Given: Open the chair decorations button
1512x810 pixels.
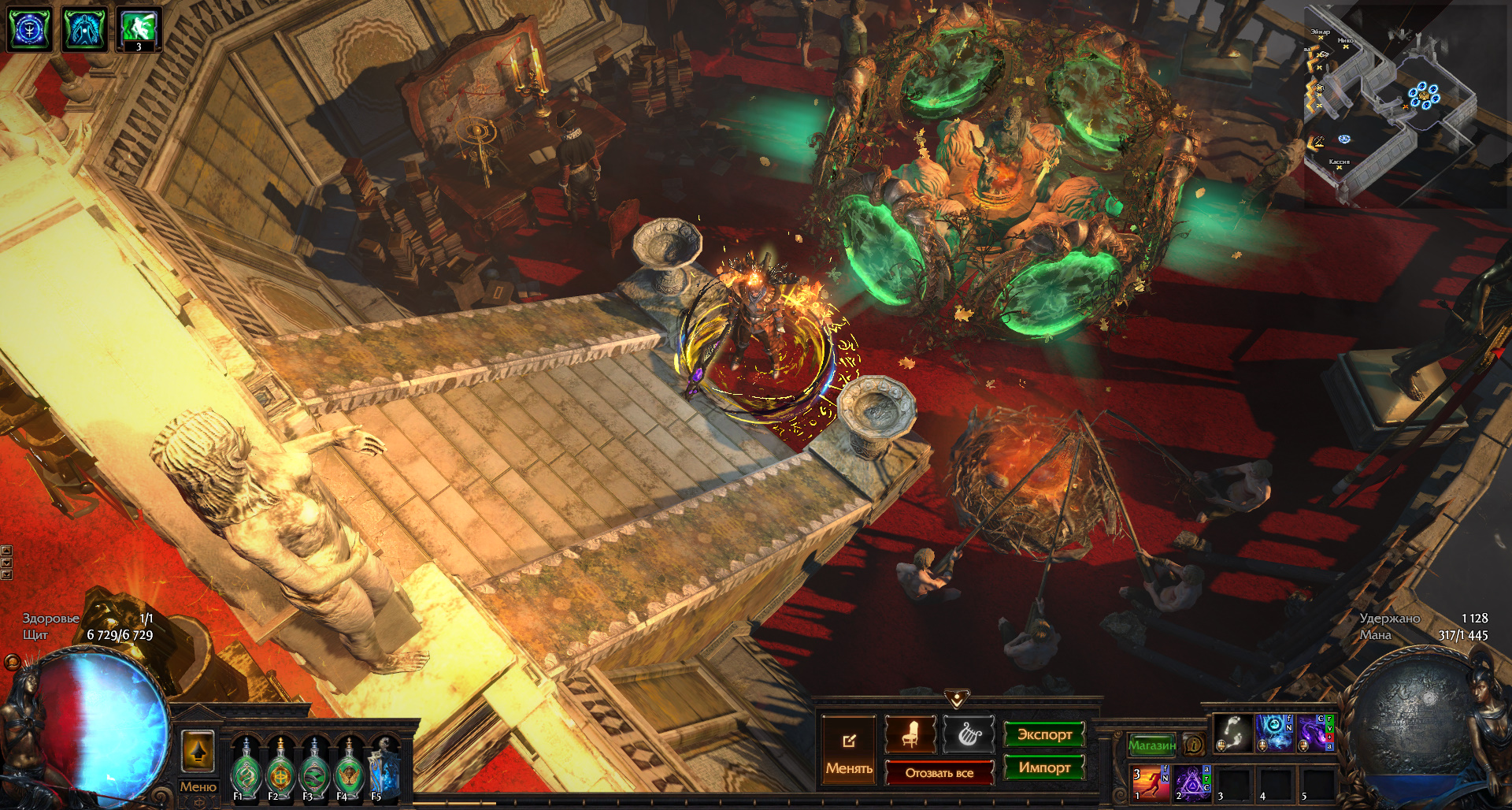Looking at the screenshot, I should 910,734.
